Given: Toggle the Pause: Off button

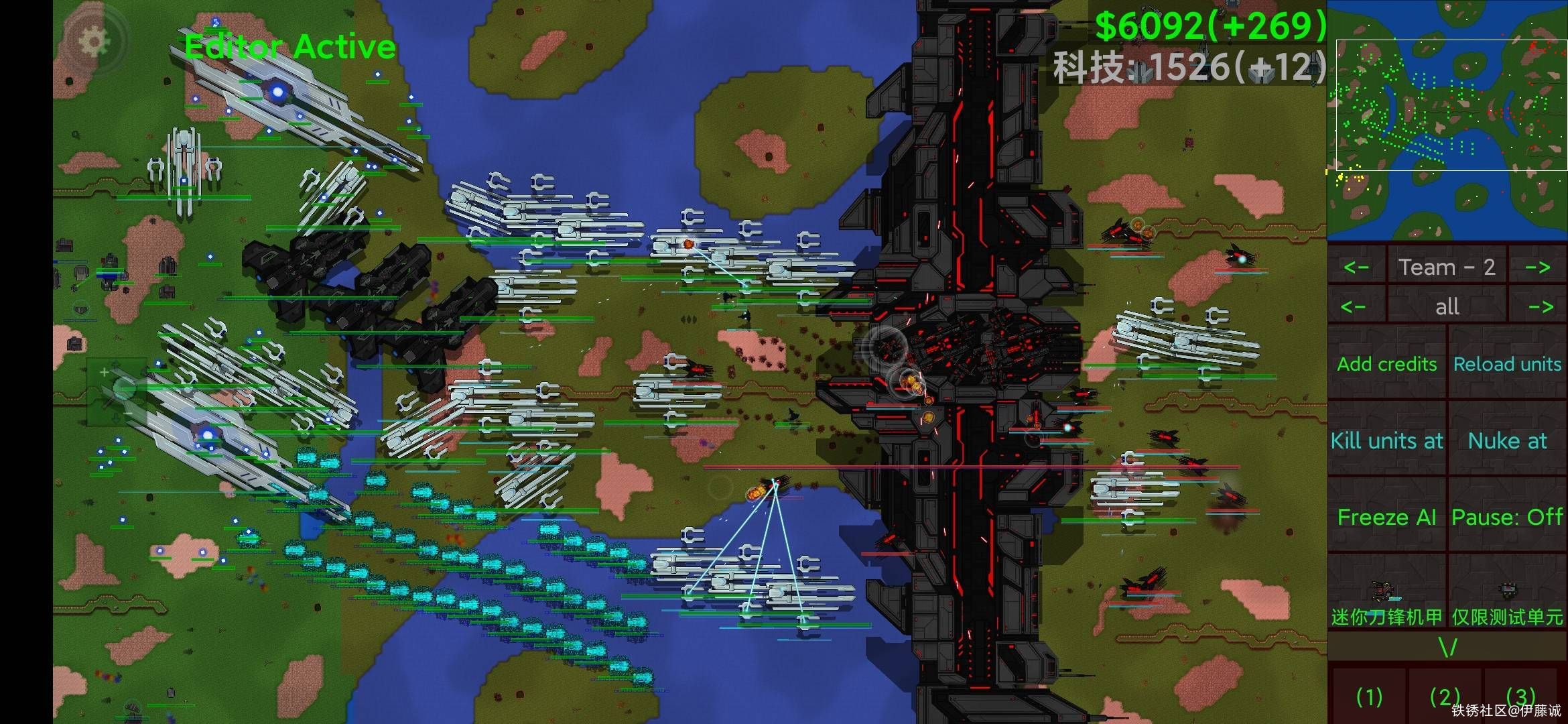Looking at the screenshot, I should click(1508, 517).
